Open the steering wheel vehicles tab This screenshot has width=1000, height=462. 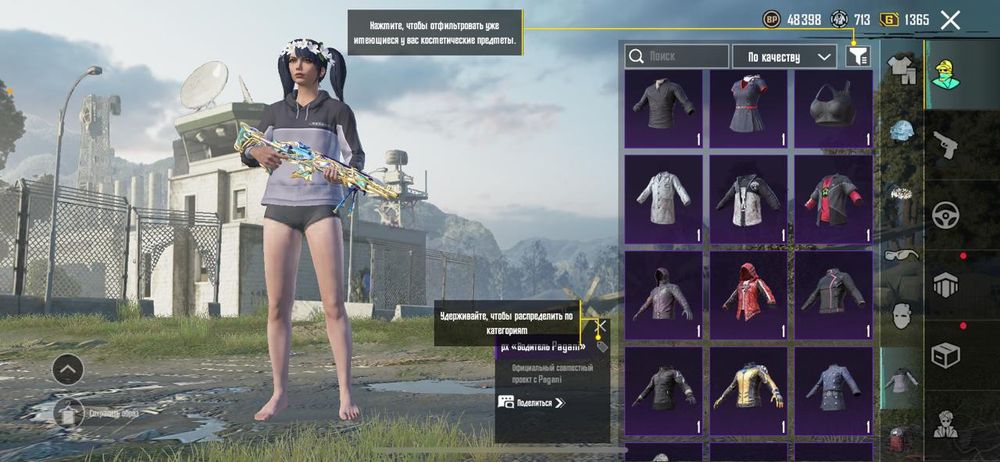(x=945, y=214)
